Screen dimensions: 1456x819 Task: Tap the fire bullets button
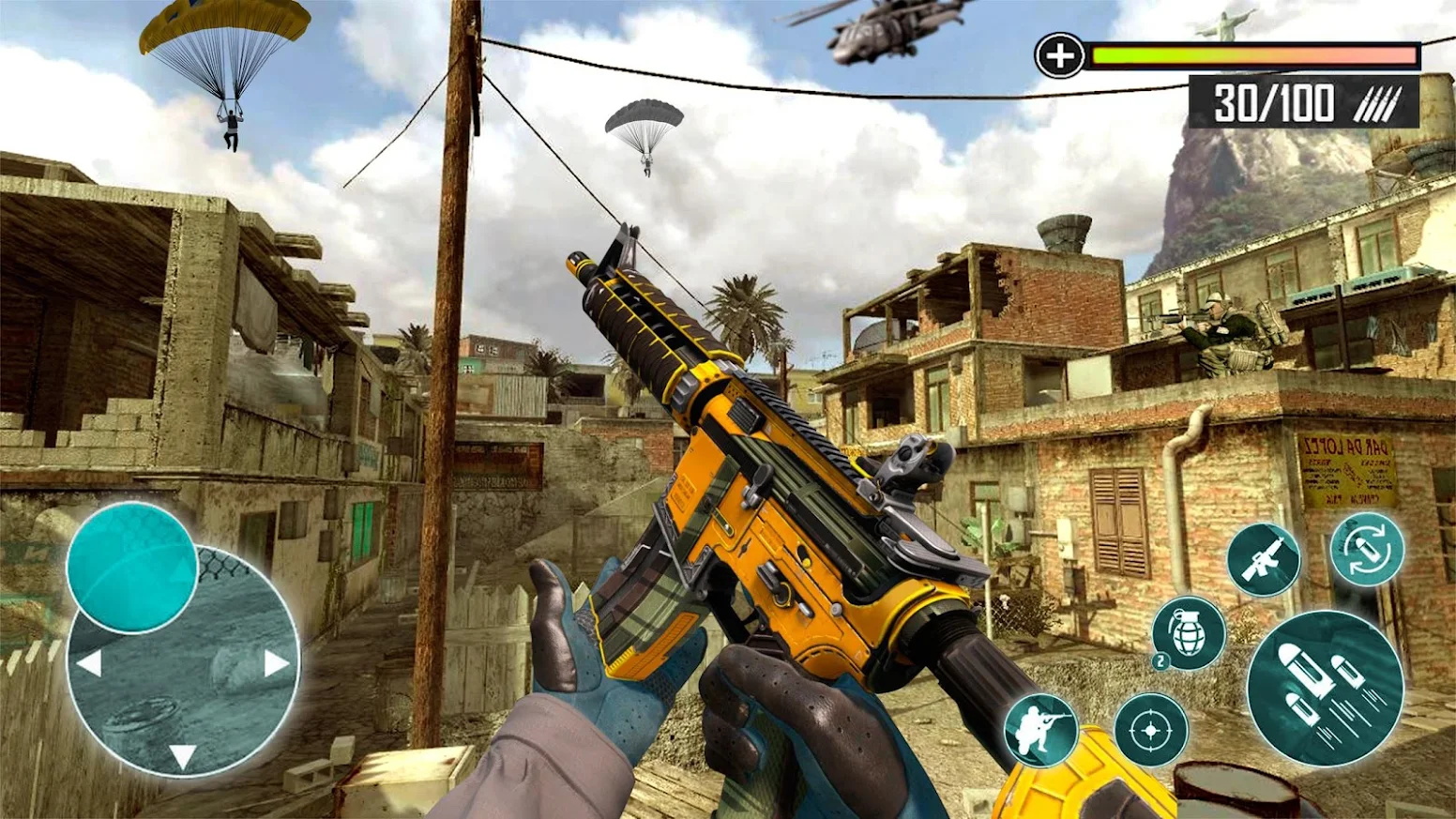[1324, 687]
